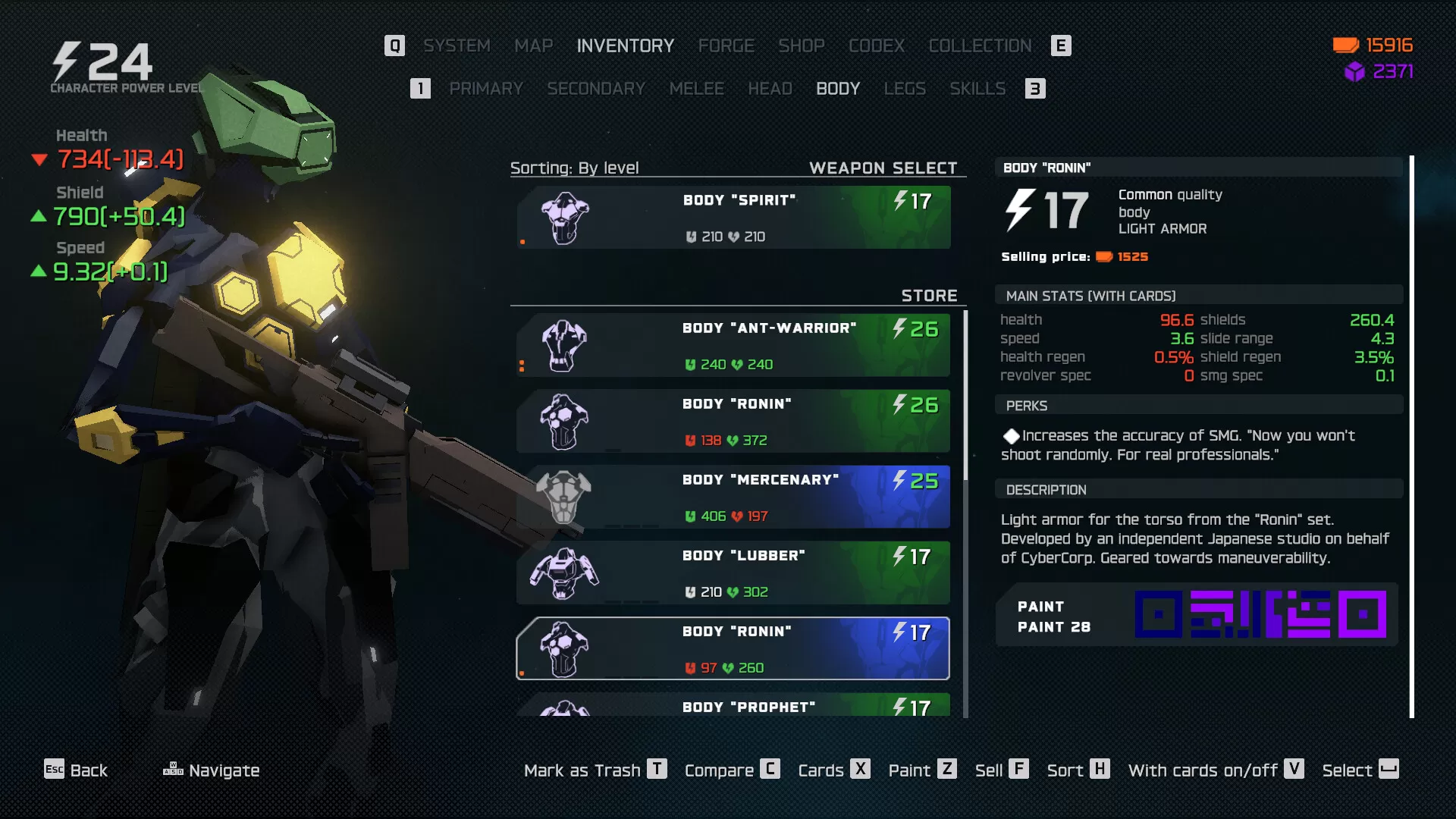Open the FORGE menu
This screenshot has width=1456, height=819.
click(726, 45)
